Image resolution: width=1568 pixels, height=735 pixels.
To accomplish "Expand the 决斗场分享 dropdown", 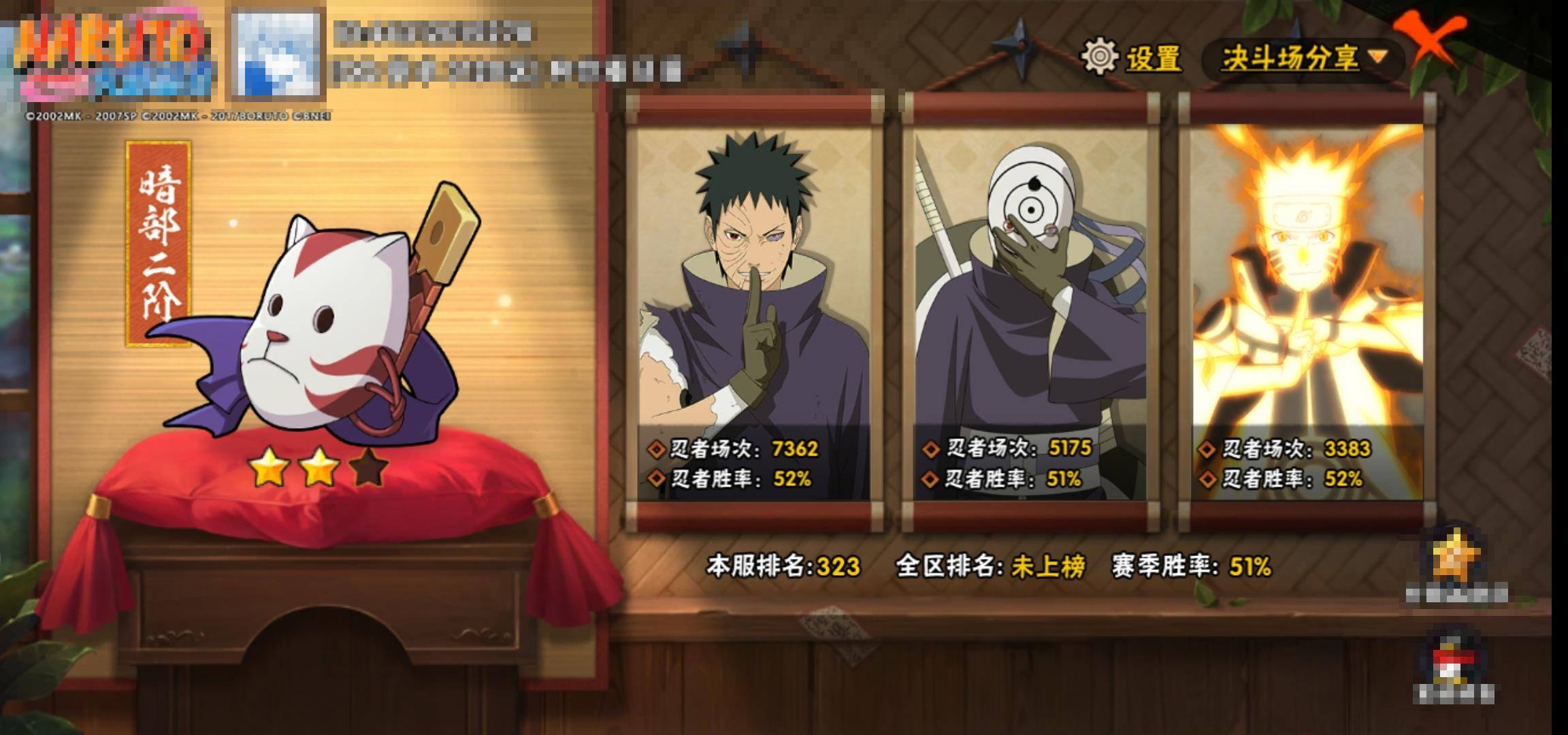I will click(1303, 58).
